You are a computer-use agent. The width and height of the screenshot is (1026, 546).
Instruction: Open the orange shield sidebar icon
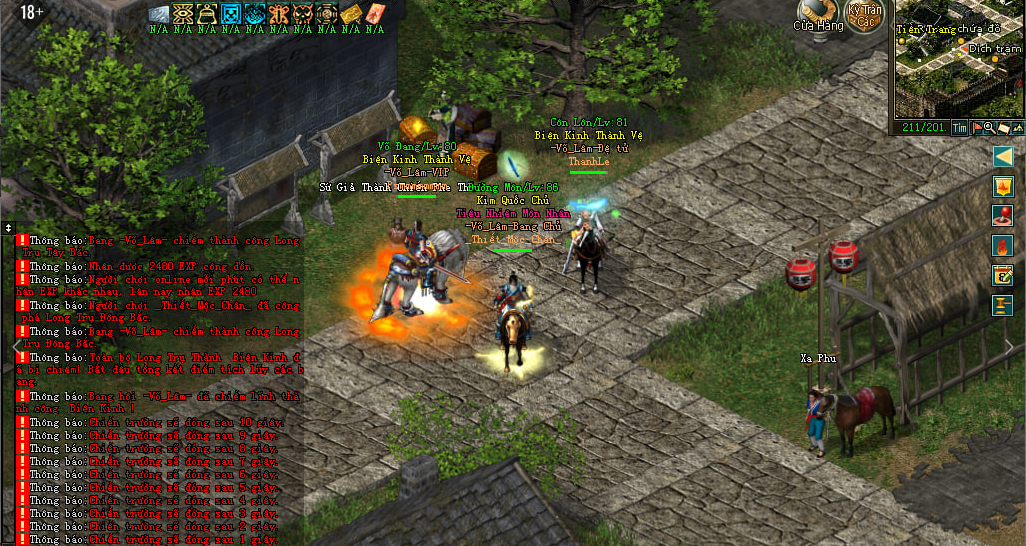coord(1003,187)
